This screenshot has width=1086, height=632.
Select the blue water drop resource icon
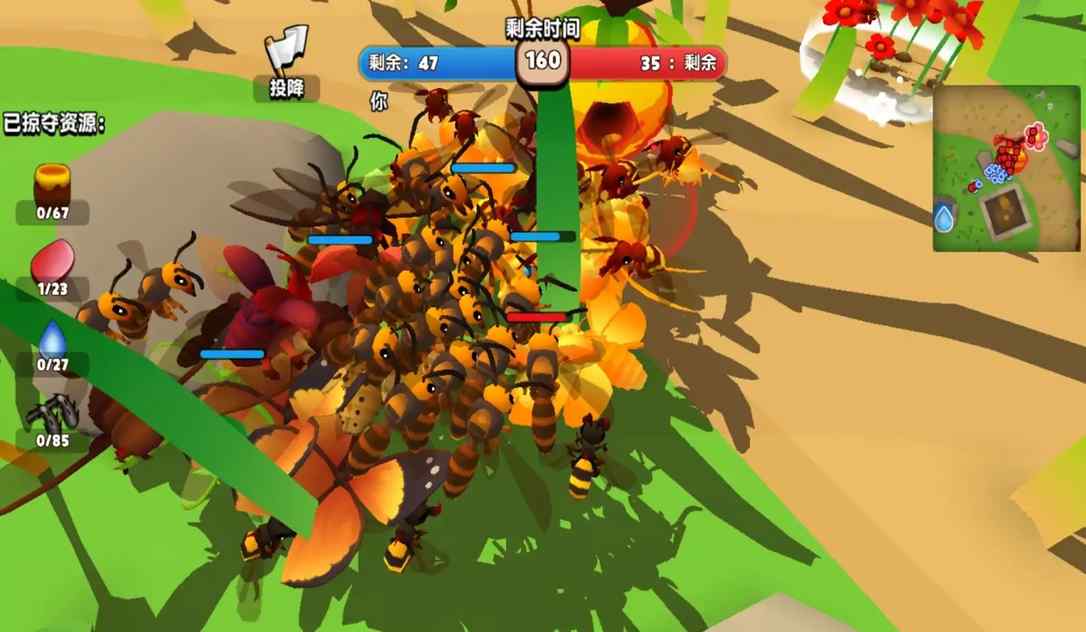click(52, 338)
